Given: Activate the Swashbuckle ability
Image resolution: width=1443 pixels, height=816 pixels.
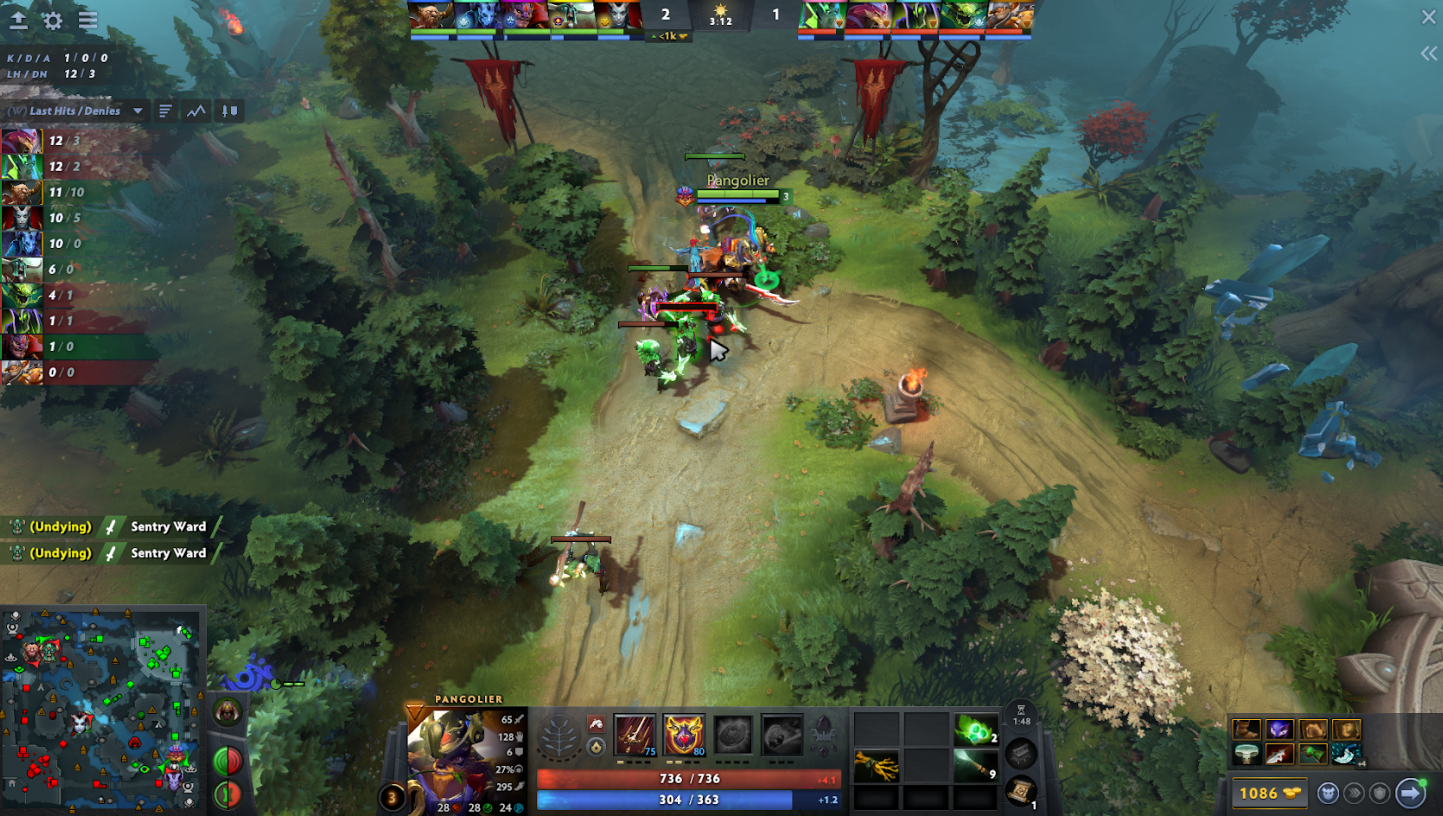Looking at the screenshot, I should [635, 735].
